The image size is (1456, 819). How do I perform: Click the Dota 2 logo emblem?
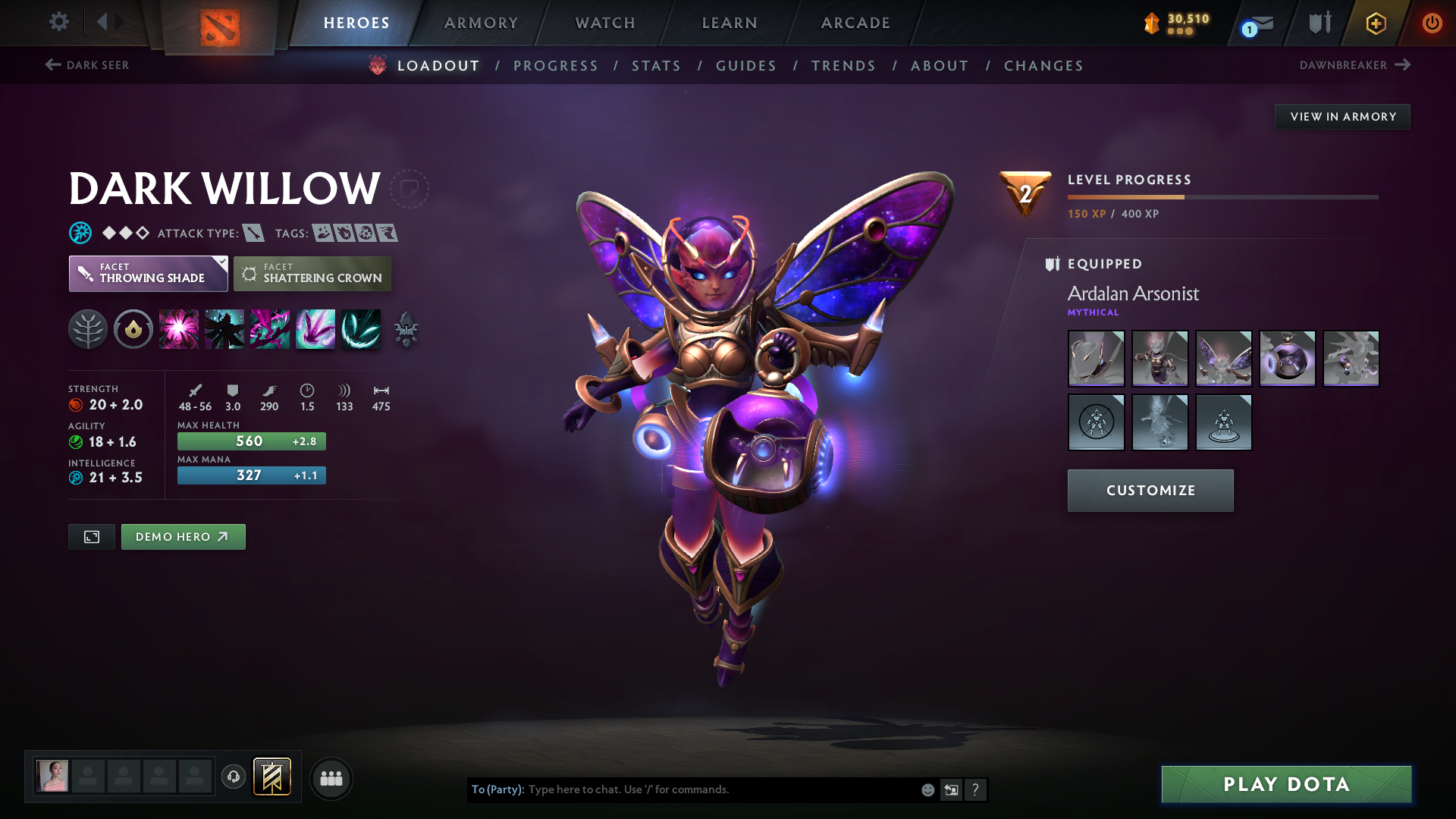tap(220, 23)
